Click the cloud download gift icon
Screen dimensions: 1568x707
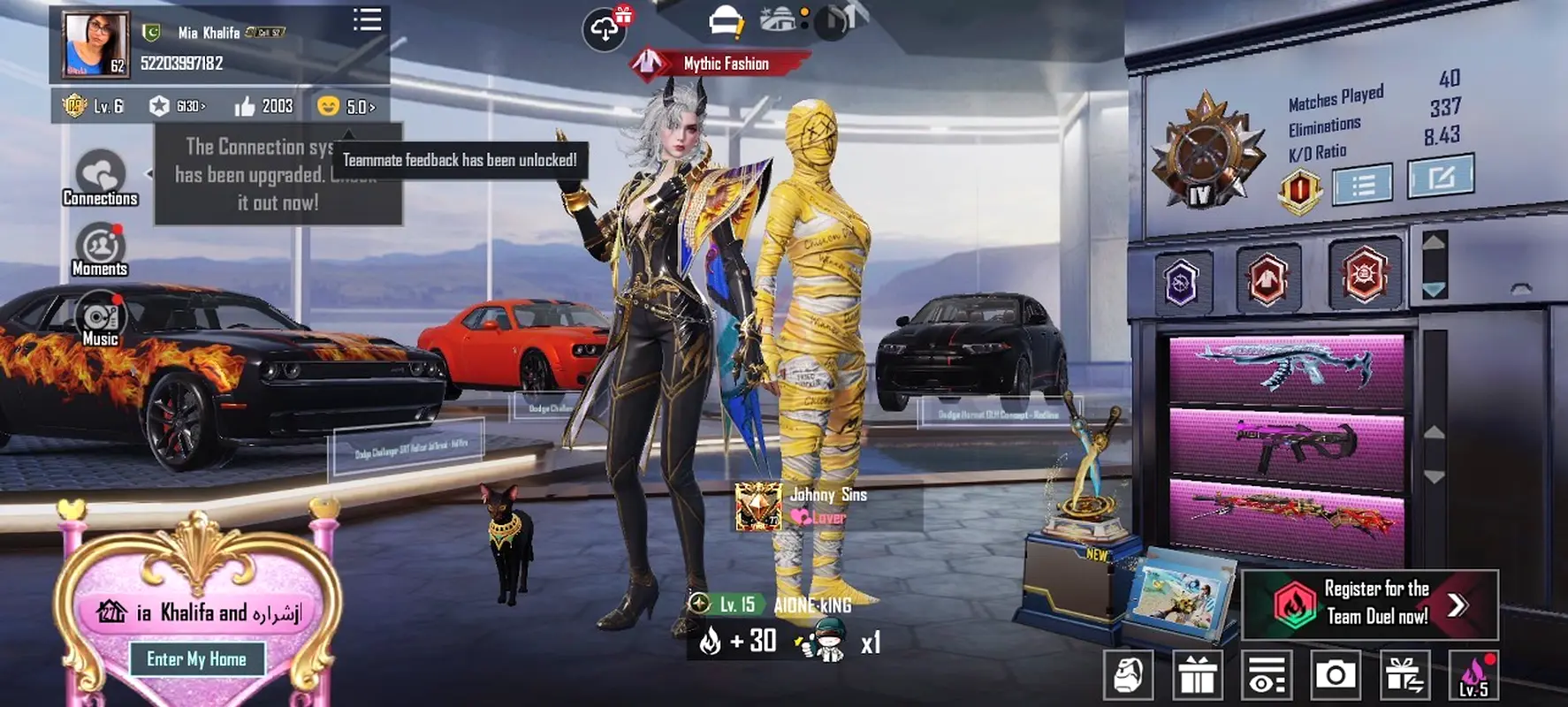pos(605,29)
